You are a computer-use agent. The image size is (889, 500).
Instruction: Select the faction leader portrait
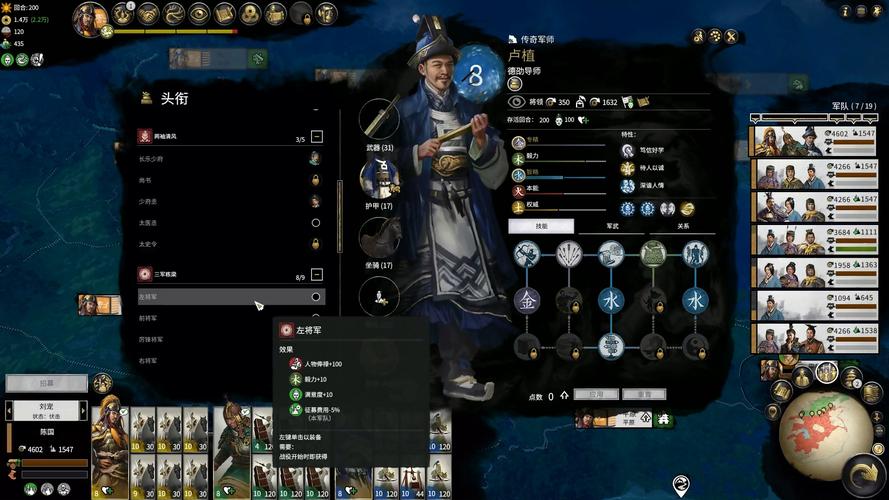coord(89,18)
